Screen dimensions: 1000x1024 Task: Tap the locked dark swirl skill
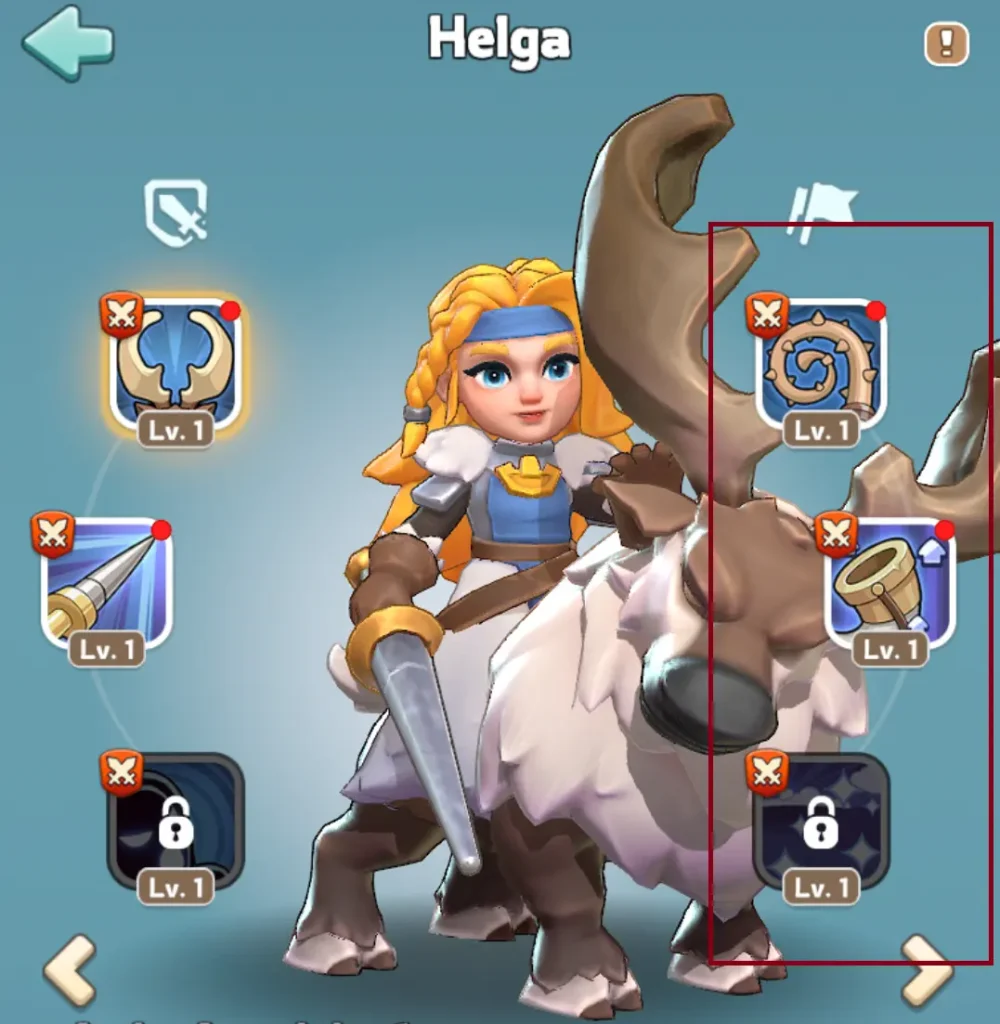tap(176, 823)
